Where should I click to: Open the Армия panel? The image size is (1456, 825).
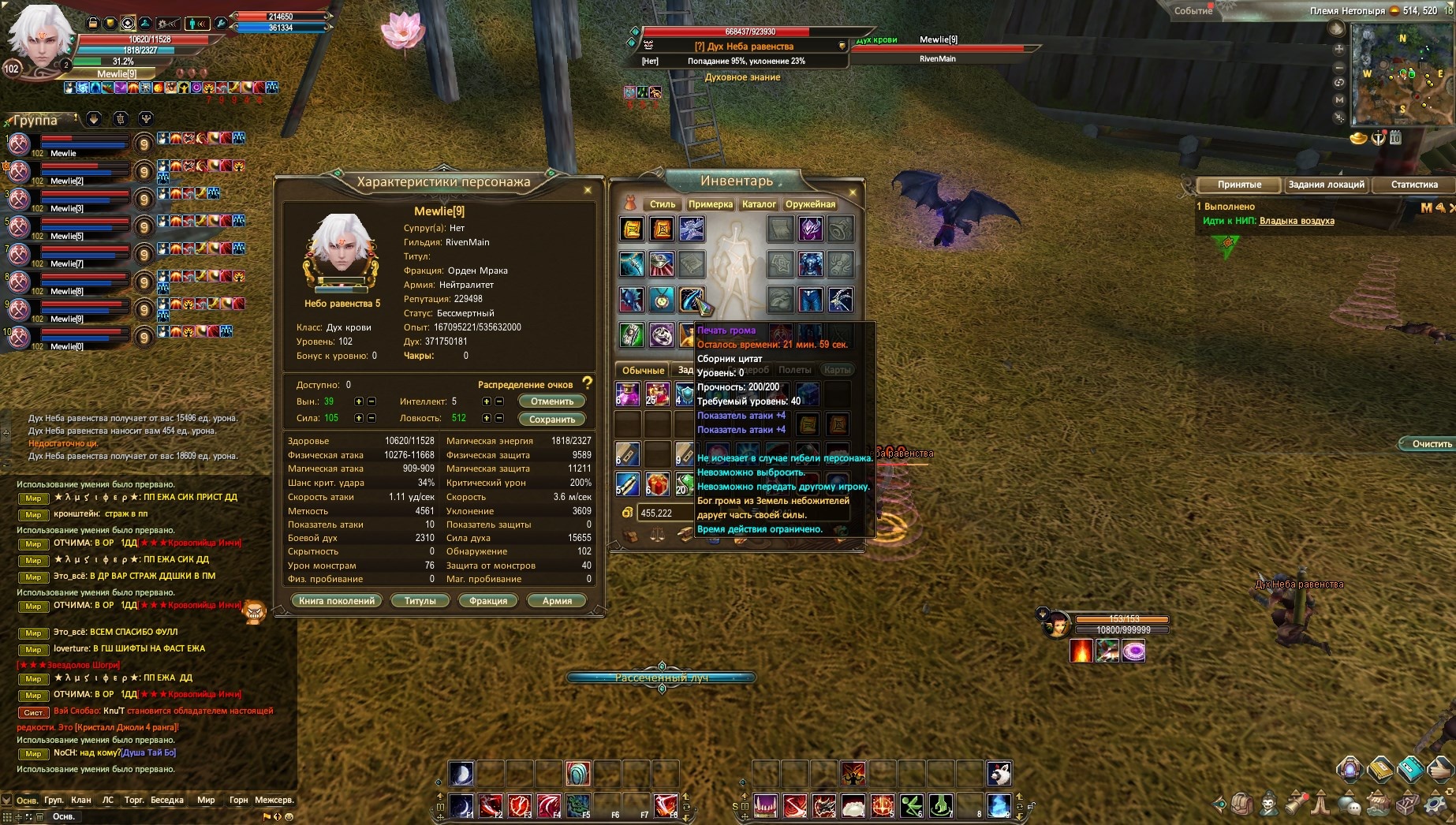pyautogui.click(x=557, y=601)
